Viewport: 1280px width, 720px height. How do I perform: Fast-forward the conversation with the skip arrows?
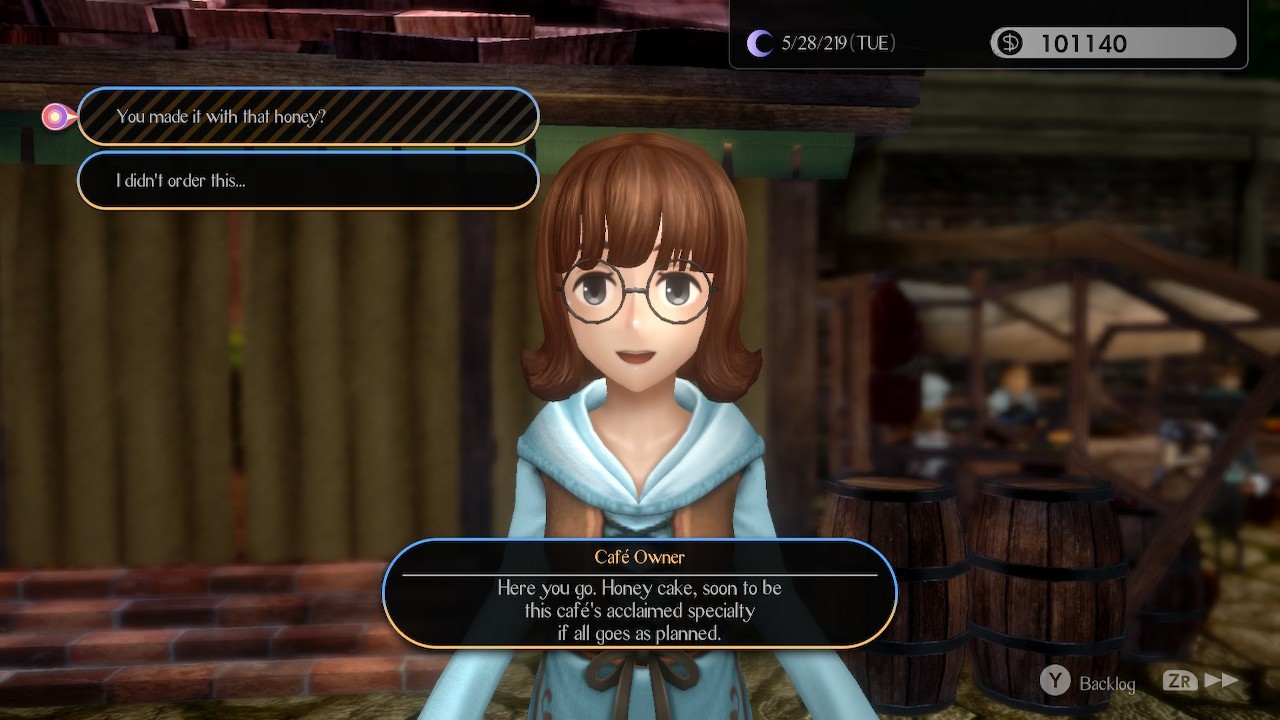click(x=1203, y=682)
